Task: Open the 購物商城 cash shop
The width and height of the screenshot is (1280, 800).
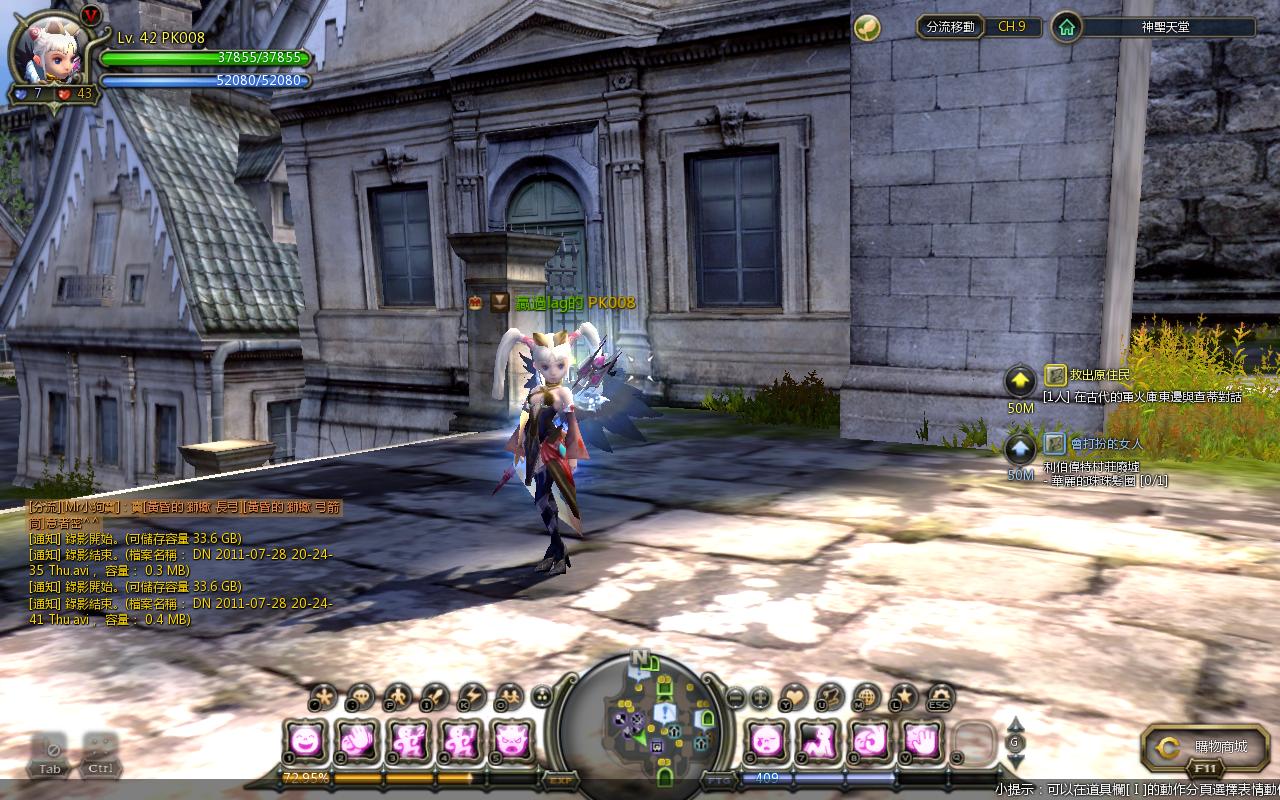Action: tap(1205, 747)
